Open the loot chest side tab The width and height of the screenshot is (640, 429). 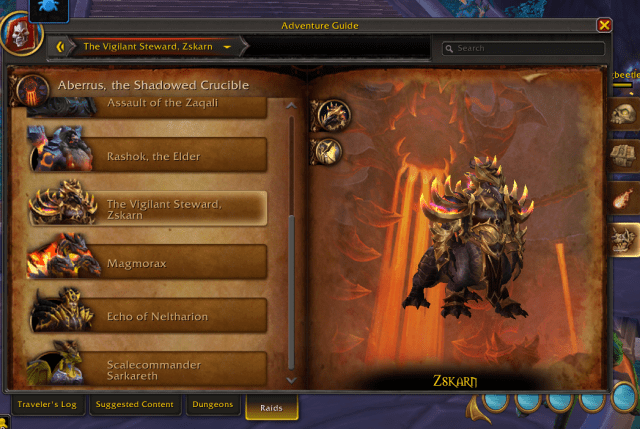coord(622,155)
